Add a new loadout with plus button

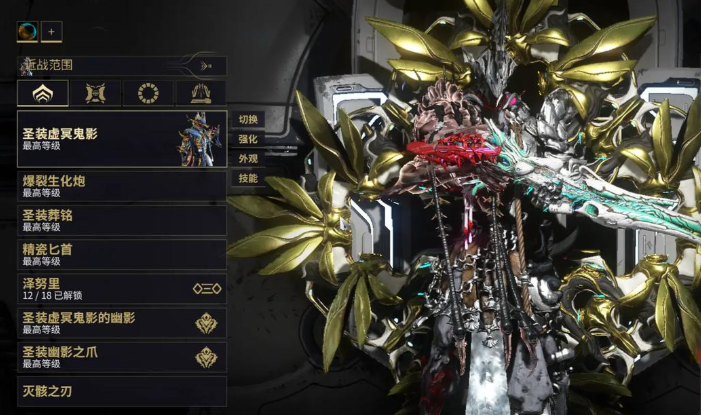coord(52,31)
